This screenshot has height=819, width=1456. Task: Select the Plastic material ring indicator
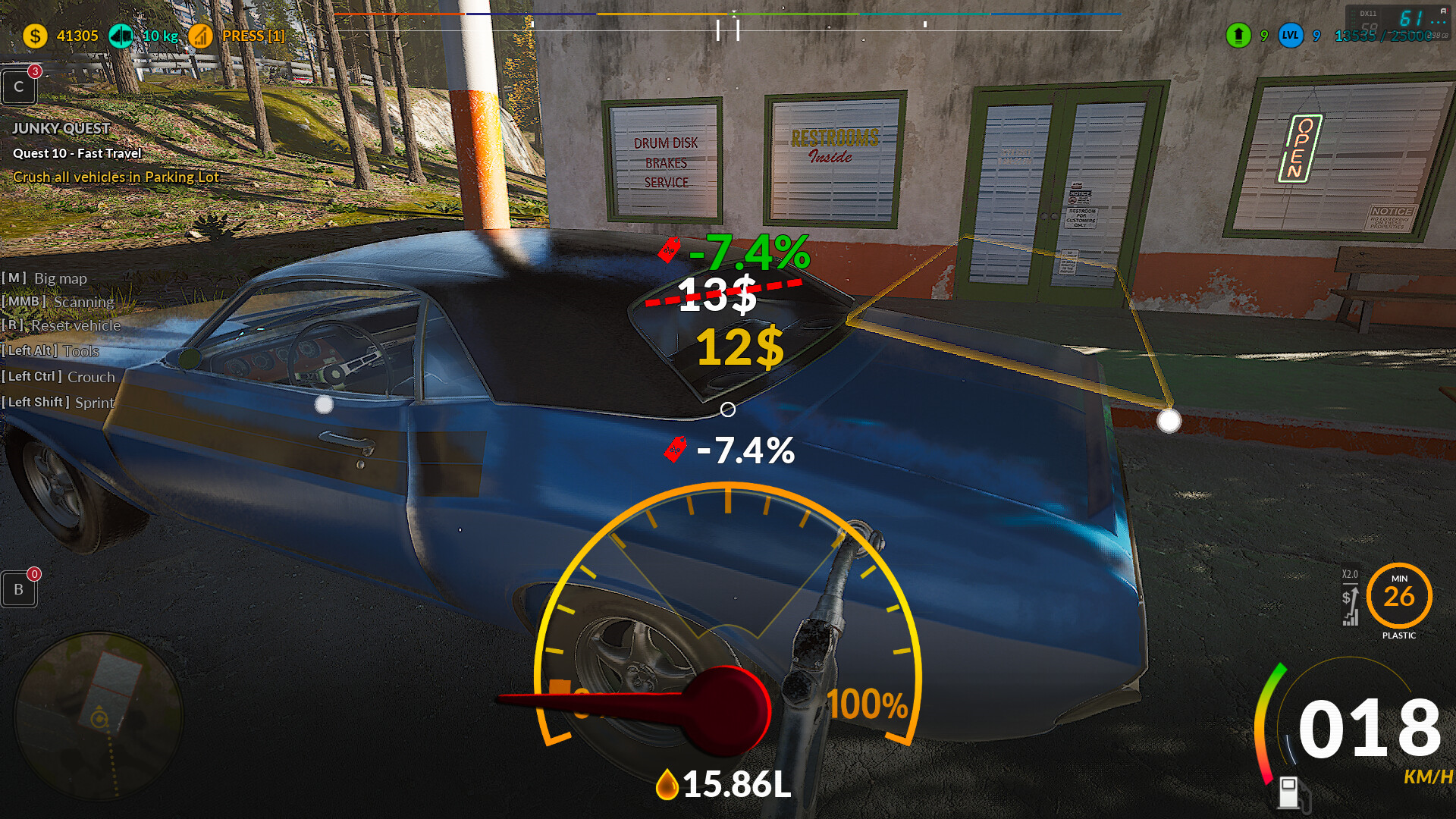(1399, 596)
